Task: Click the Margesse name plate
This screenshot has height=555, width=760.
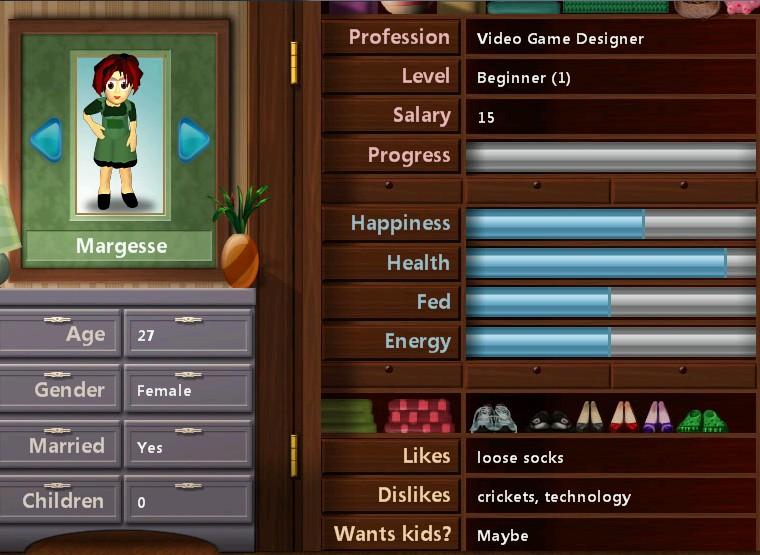Action: [x=120, y=246]
